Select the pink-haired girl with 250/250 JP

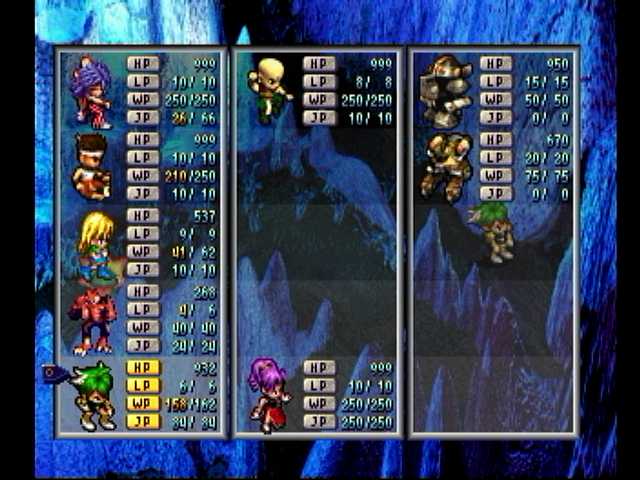[268, 394]
